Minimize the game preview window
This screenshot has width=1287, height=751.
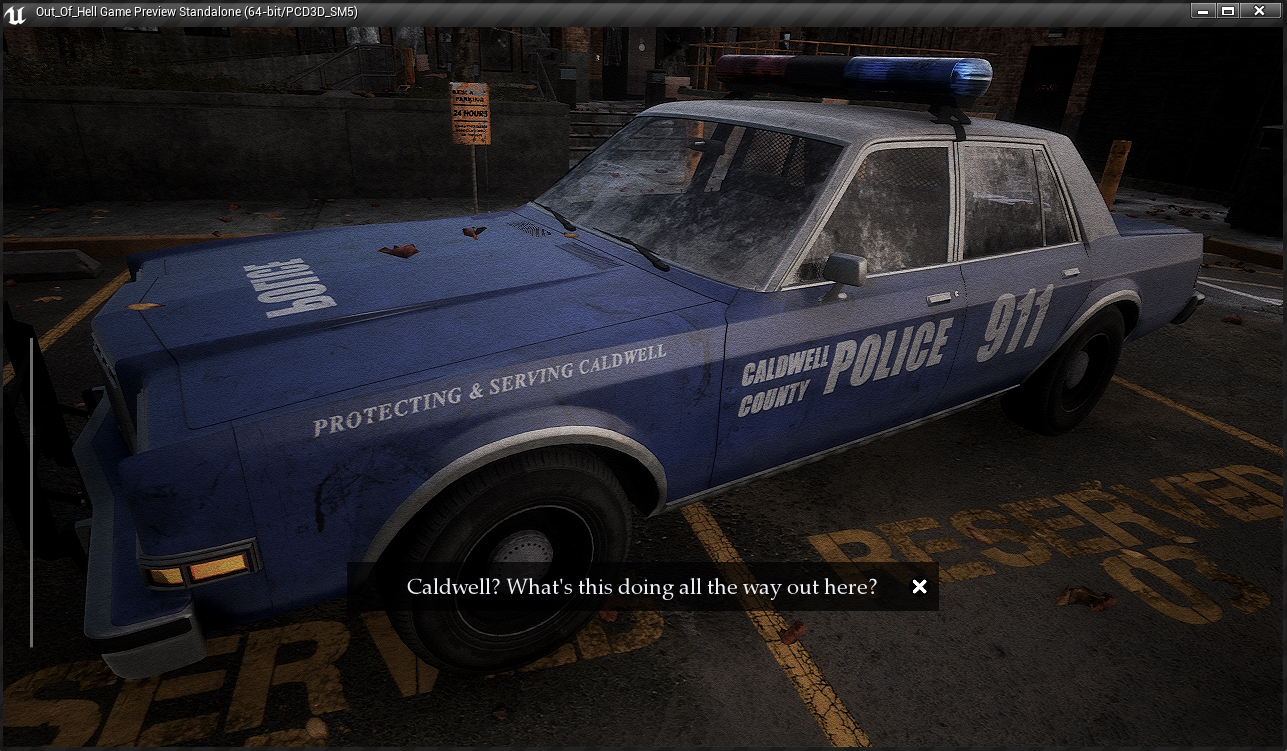(1203, 11)
